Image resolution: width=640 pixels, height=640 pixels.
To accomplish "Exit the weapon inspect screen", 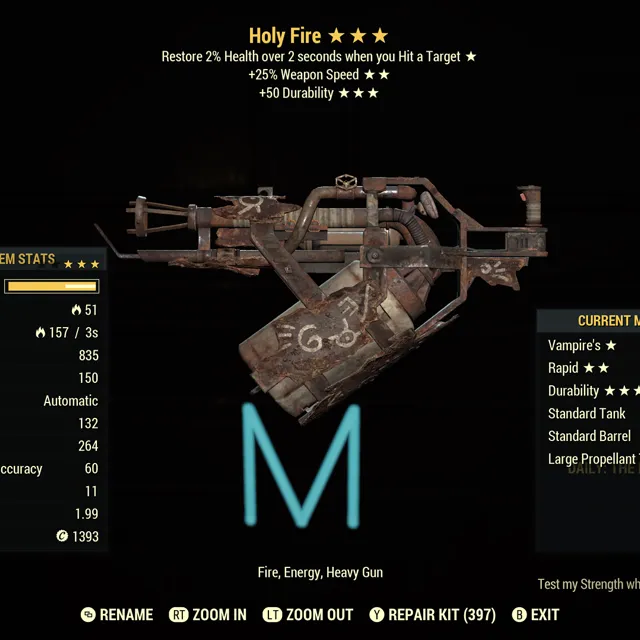I will click(535, 615).
